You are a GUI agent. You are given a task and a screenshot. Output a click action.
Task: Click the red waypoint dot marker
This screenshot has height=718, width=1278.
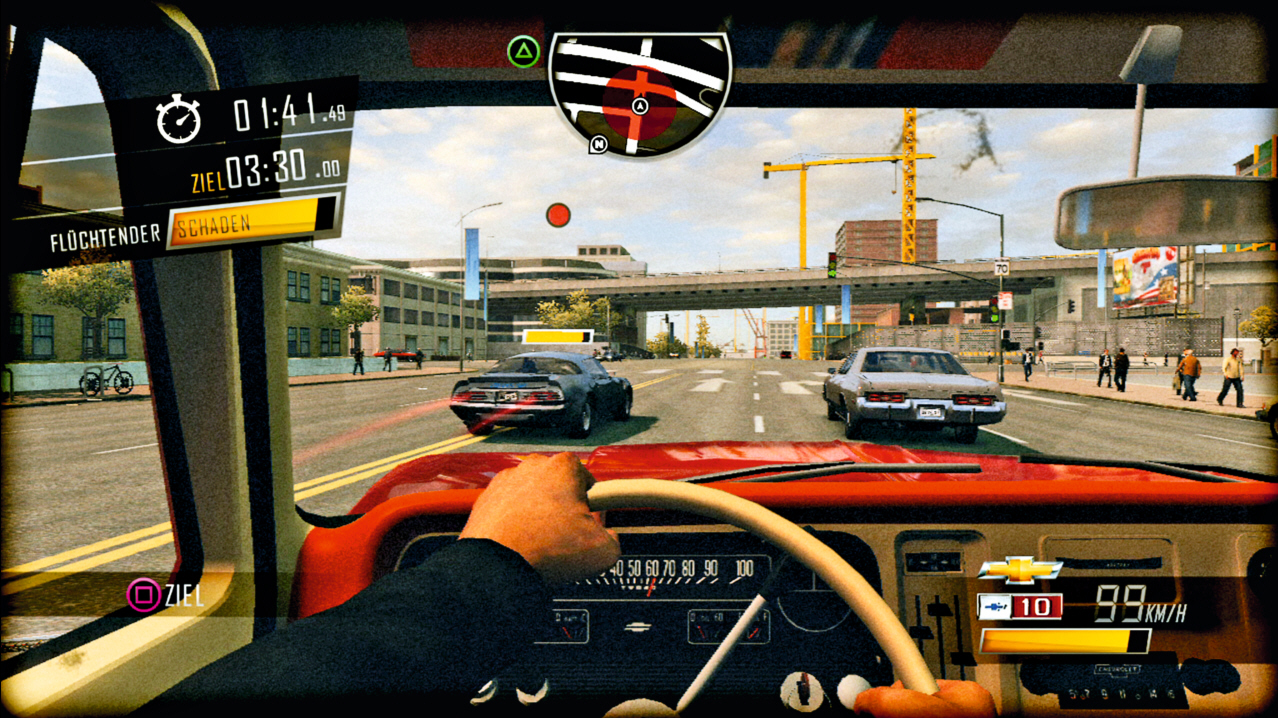click(558, 215)
